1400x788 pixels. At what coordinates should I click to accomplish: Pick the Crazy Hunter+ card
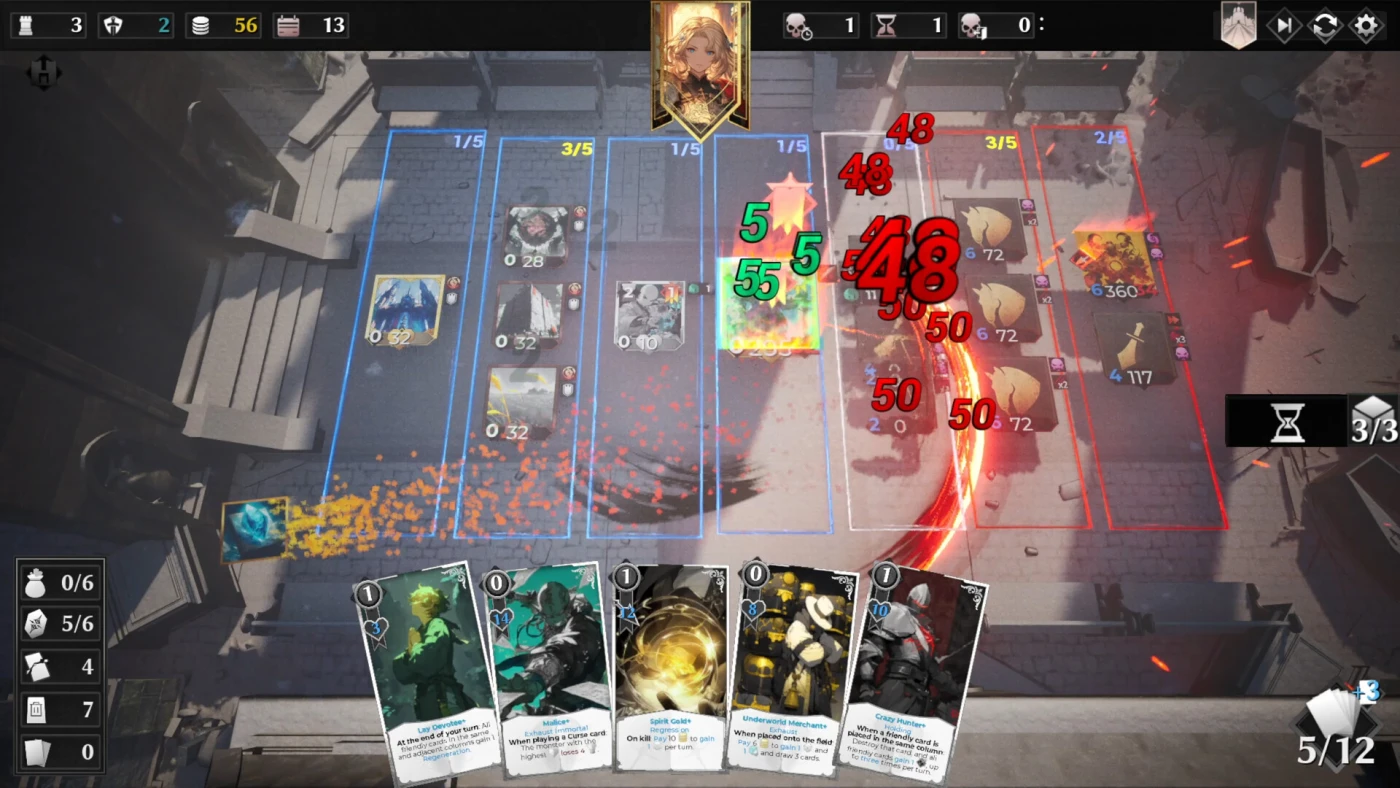click(x=910, y=670)
